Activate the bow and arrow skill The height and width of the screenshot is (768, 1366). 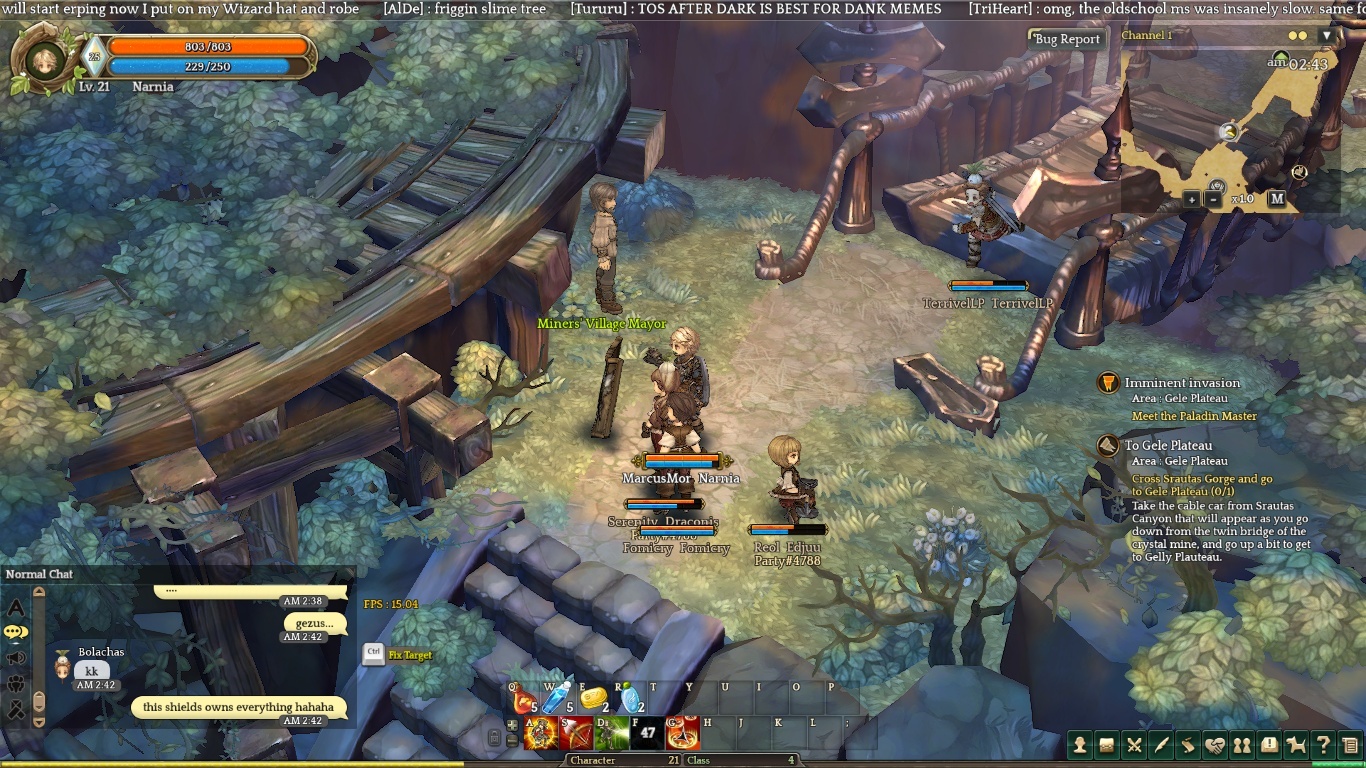(576, 734)
